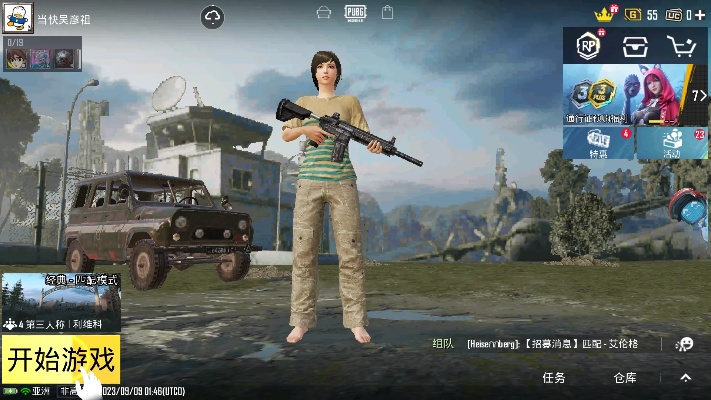Tap the cloud download icon

tap(213, 17)
